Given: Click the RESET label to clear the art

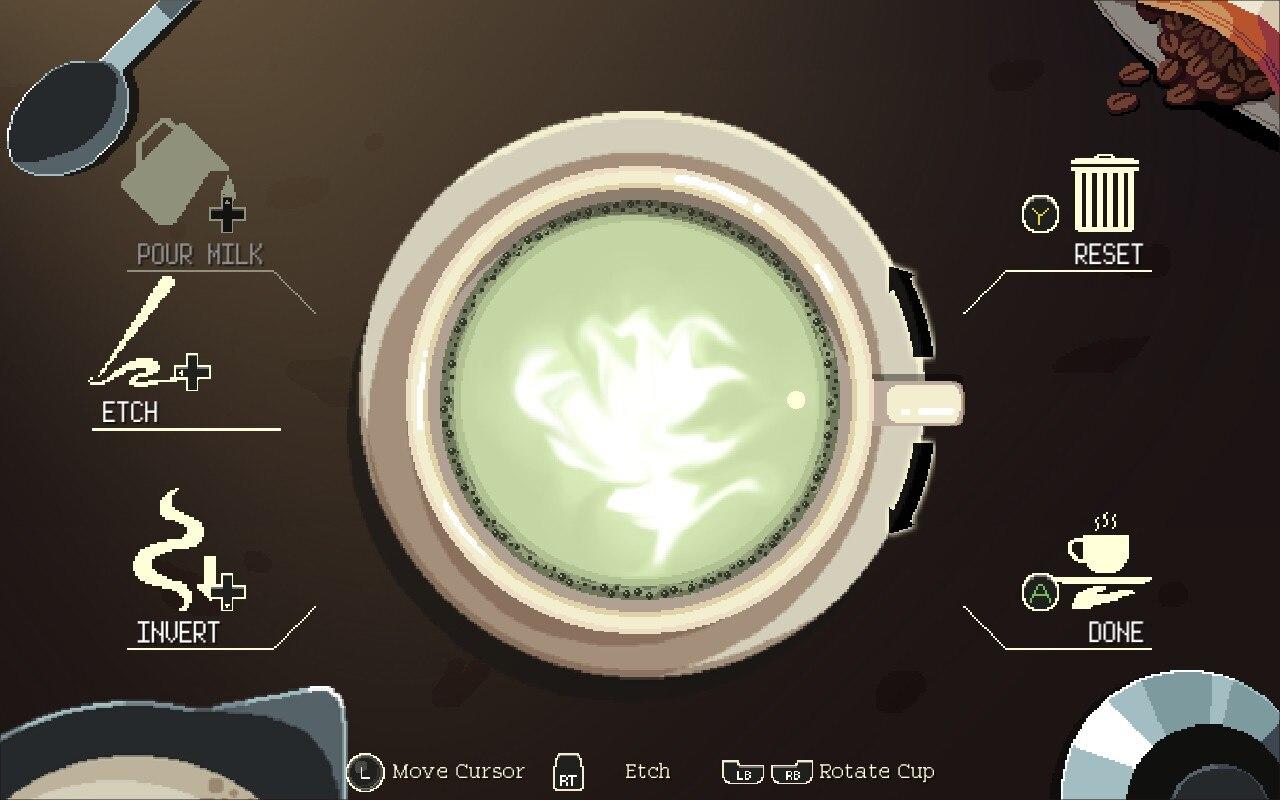Looking at the screenshot, I should 1110,255.
